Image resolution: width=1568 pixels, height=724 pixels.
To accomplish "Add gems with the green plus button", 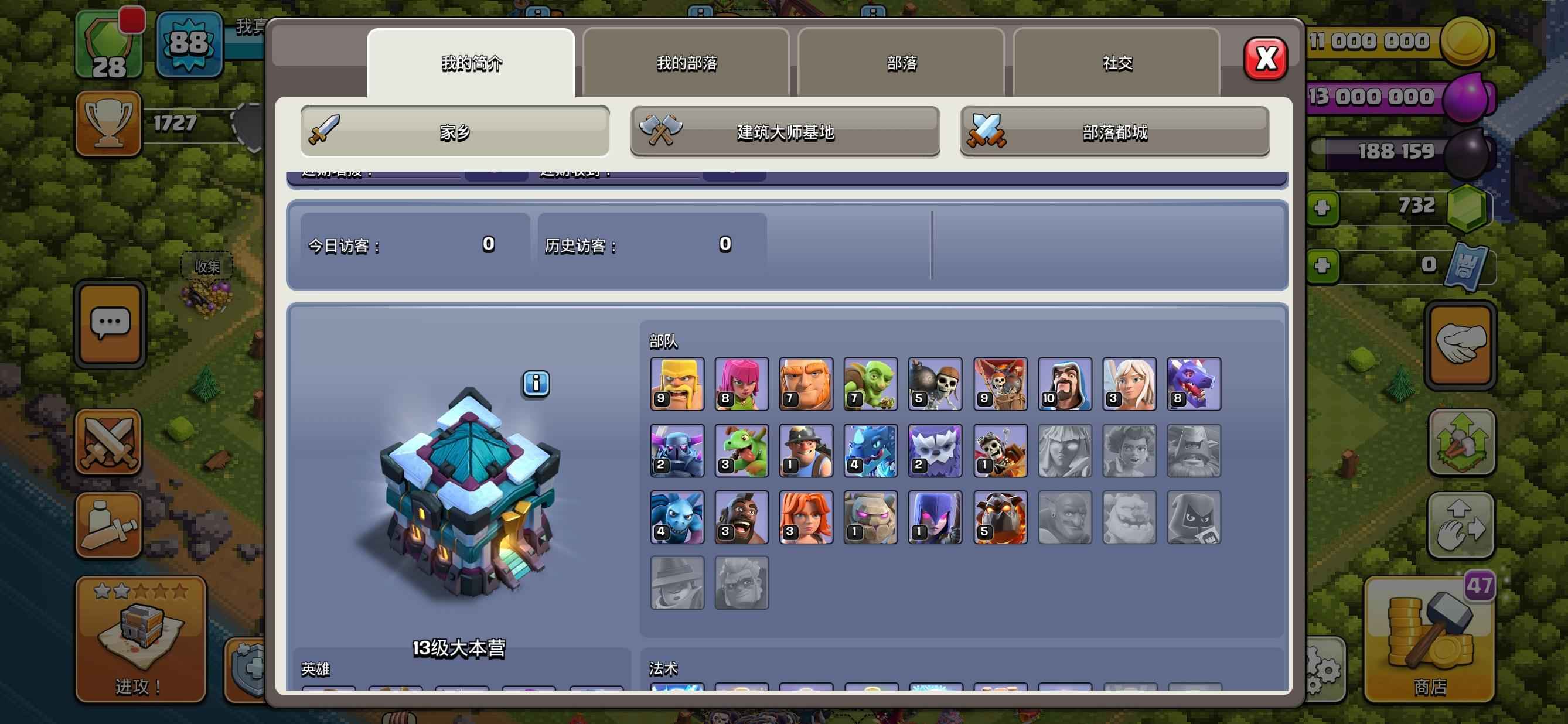I will [x=1321, y=209].
